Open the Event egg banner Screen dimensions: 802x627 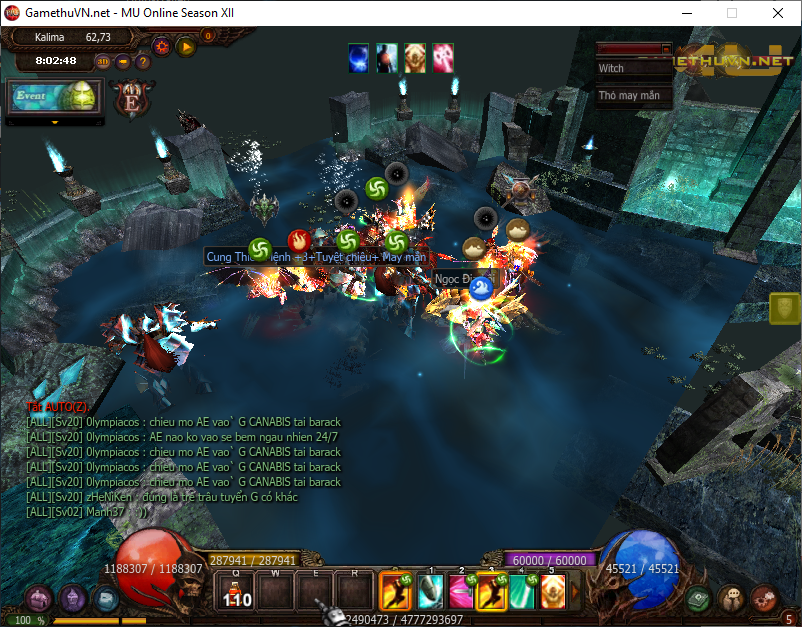click(55, 96)
